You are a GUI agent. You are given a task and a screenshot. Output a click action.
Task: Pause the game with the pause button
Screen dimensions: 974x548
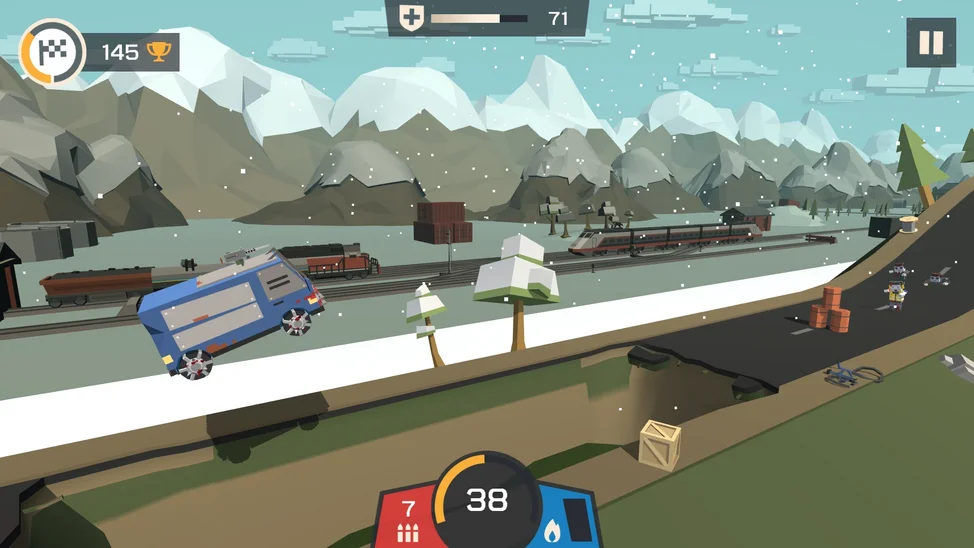(x=930, y=43)
